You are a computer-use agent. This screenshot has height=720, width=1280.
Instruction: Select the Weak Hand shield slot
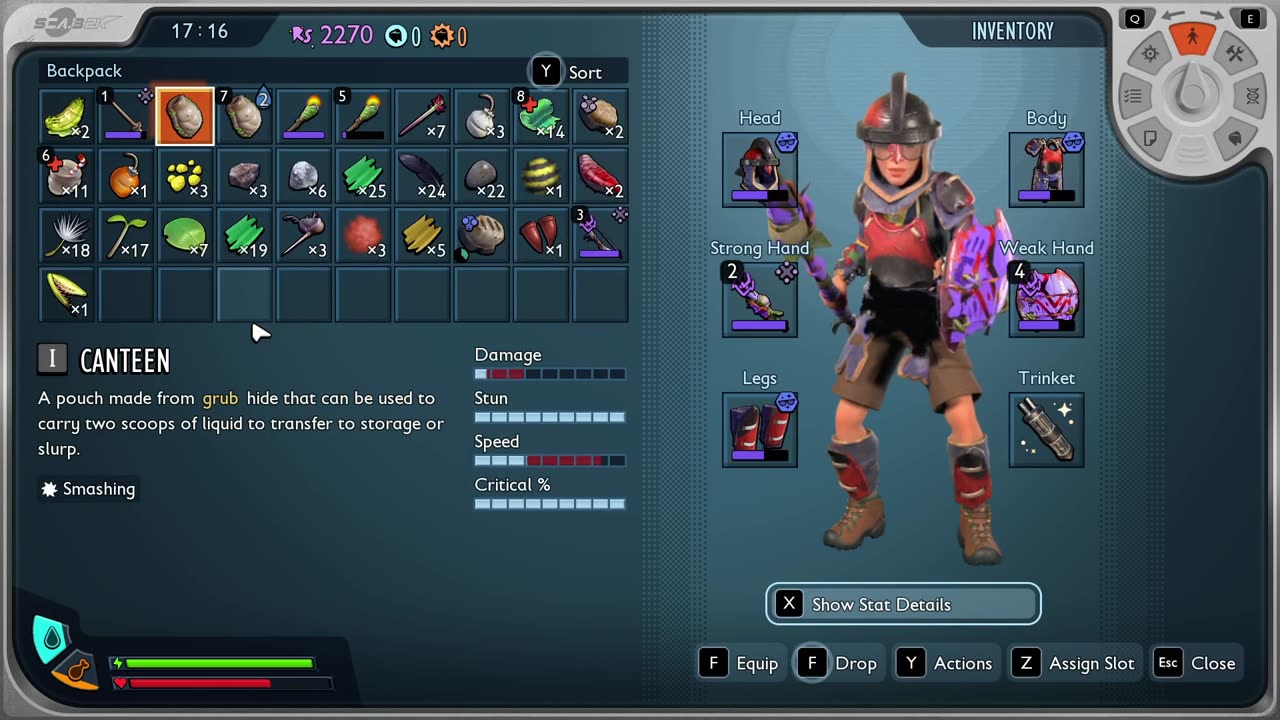click(x=1046, y=299)
